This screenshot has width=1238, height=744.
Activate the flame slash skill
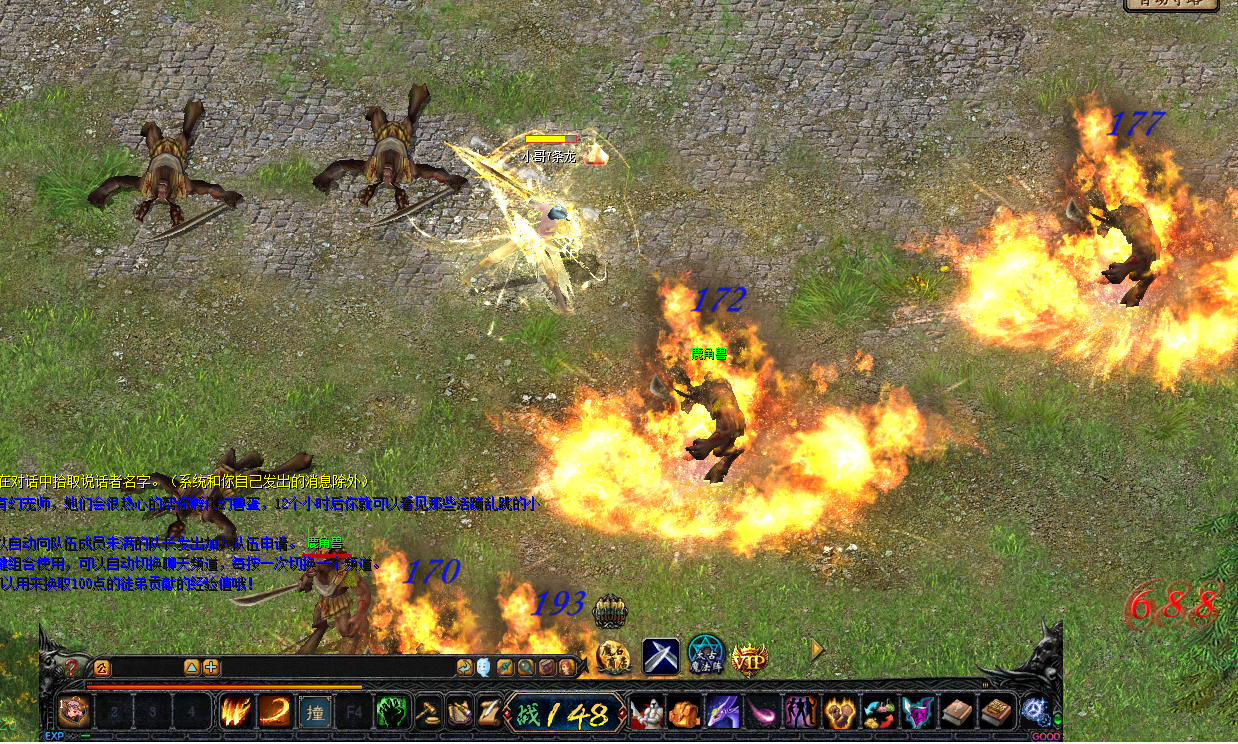[236, 712]
